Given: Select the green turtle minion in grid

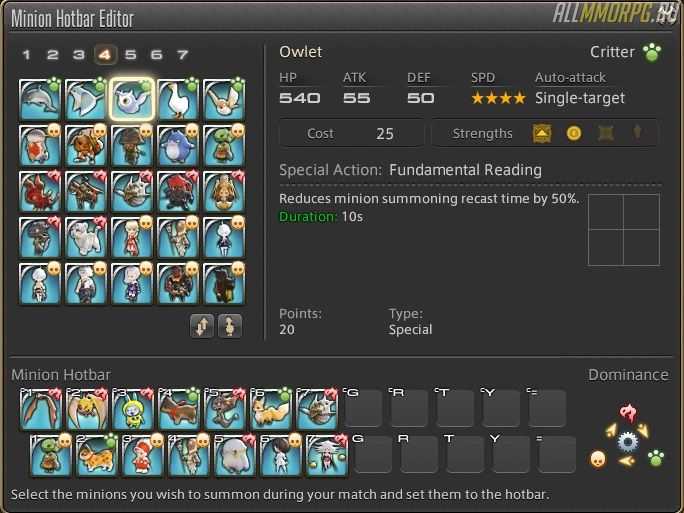Looking at the screenshot, I should pyautogui.click(x=224, y=146).
